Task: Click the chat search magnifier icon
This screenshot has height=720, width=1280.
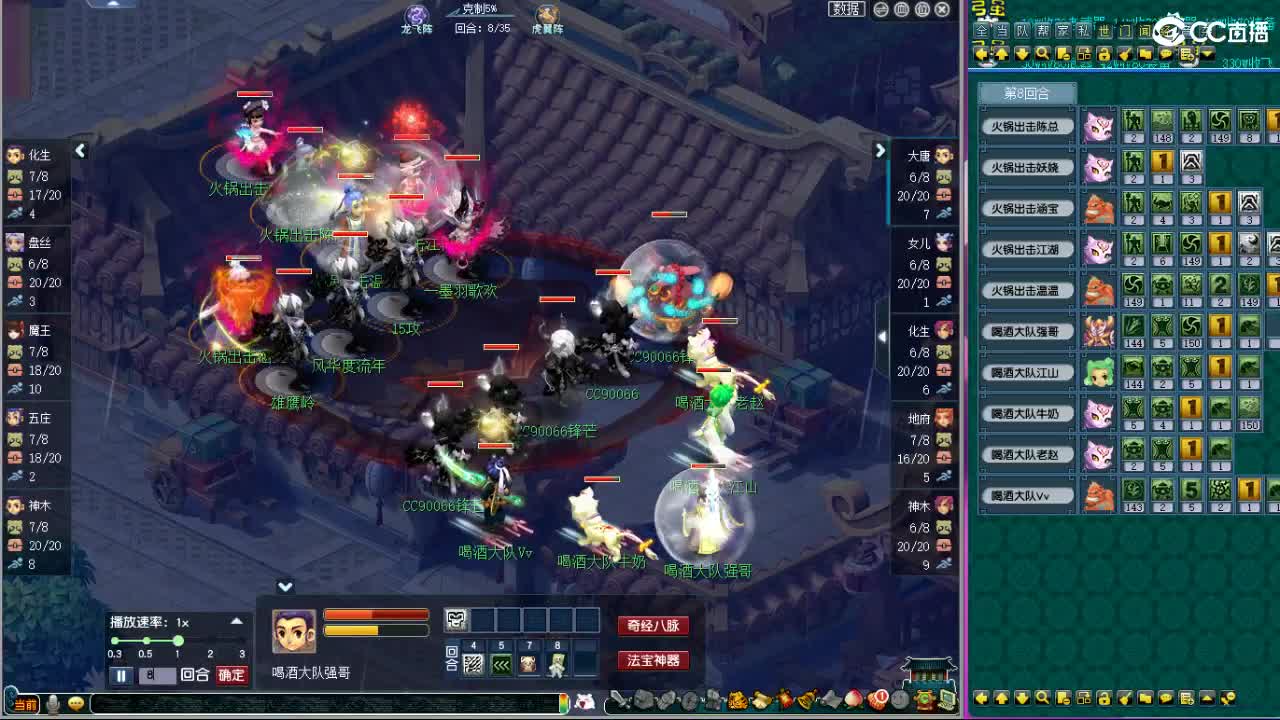Action: pos(1043,53)
